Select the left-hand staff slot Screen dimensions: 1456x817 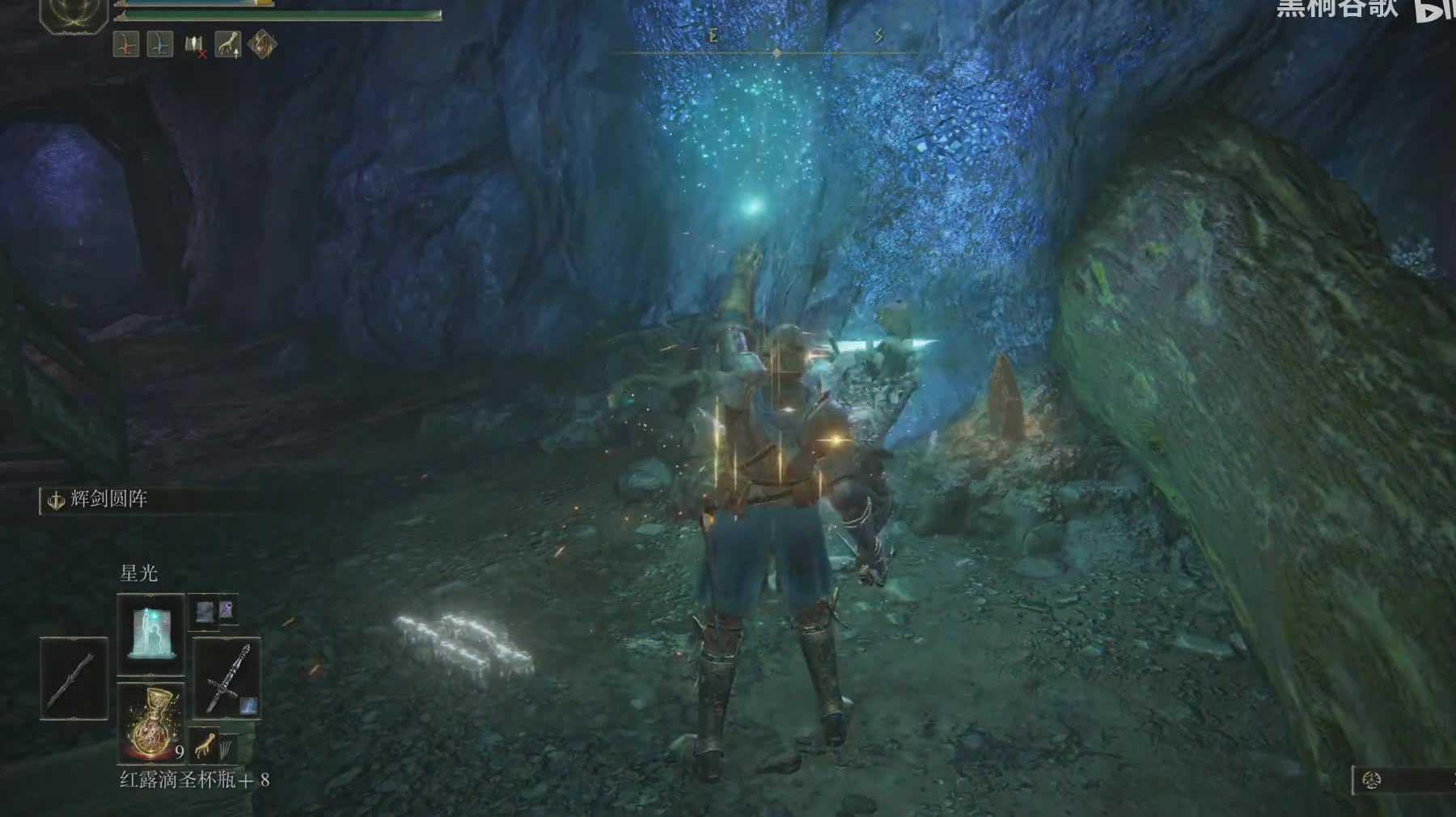point(74,678)
